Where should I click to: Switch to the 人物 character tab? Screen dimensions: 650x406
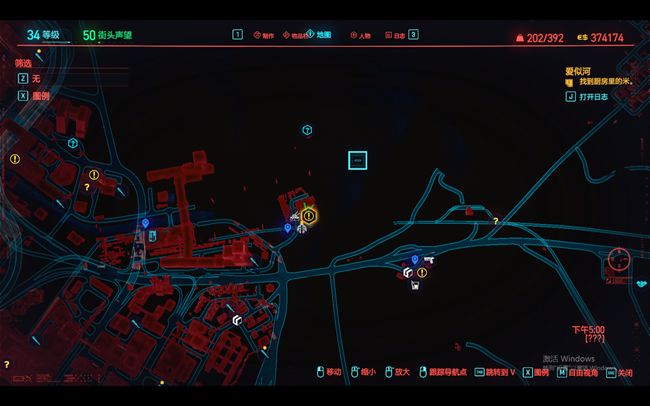coord(363,35)
